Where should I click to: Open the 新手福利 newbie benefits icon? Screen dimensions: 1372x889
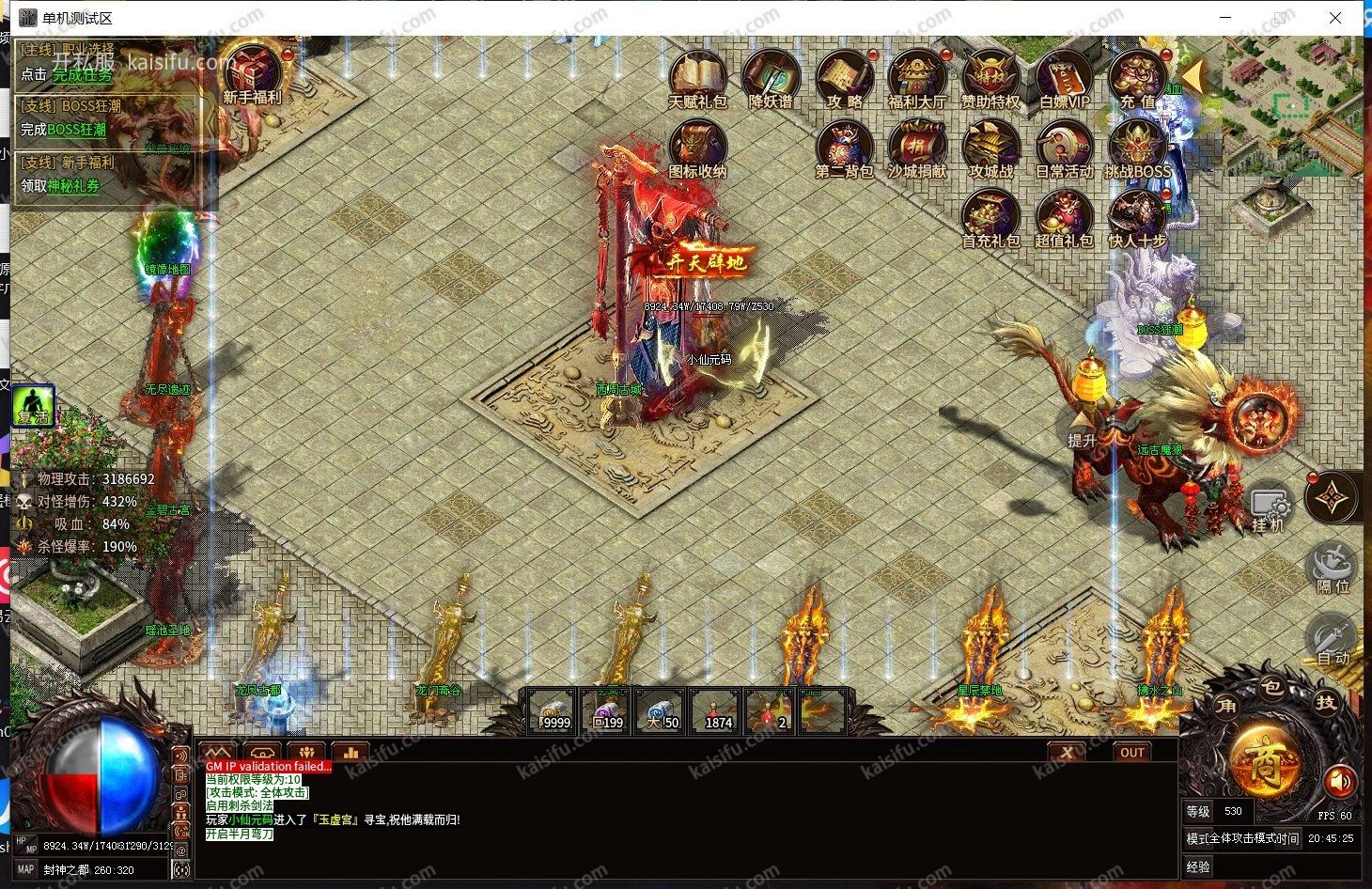tap(252, 73)
